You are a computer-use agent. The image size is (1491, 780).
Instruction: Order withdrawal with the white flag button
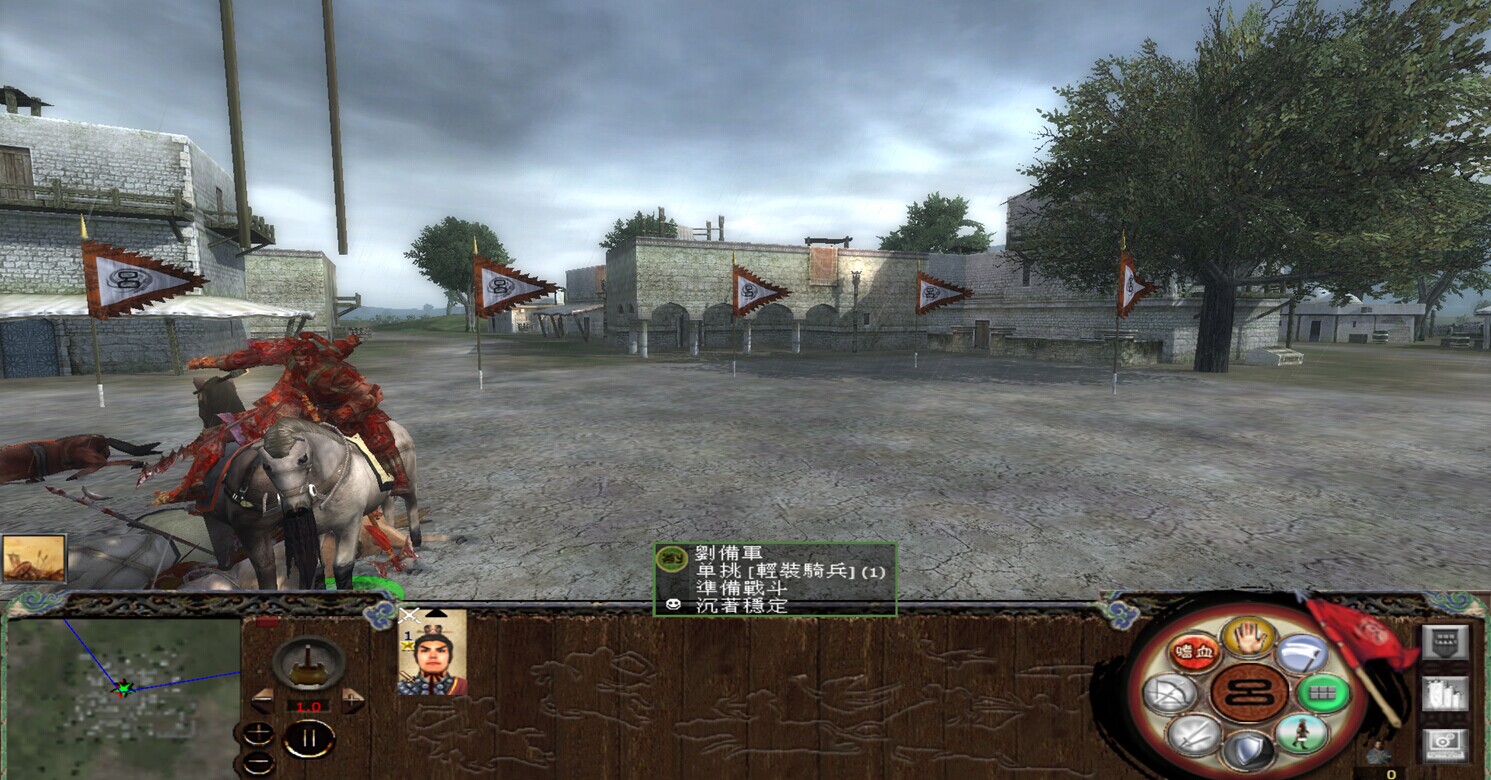(x=1302, y=653)
